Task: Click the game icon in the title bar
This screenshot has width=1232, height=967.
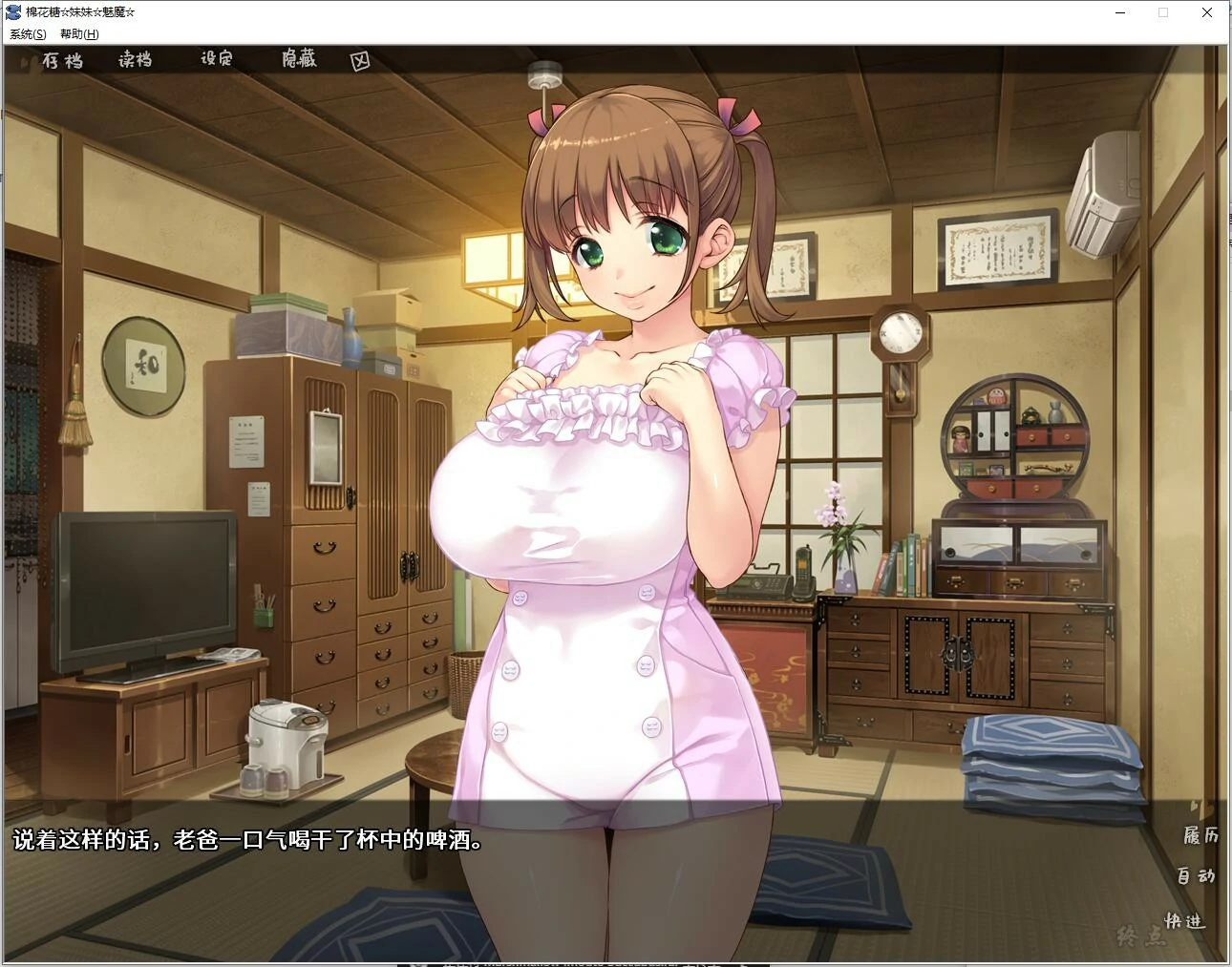Action: [12, 11]
